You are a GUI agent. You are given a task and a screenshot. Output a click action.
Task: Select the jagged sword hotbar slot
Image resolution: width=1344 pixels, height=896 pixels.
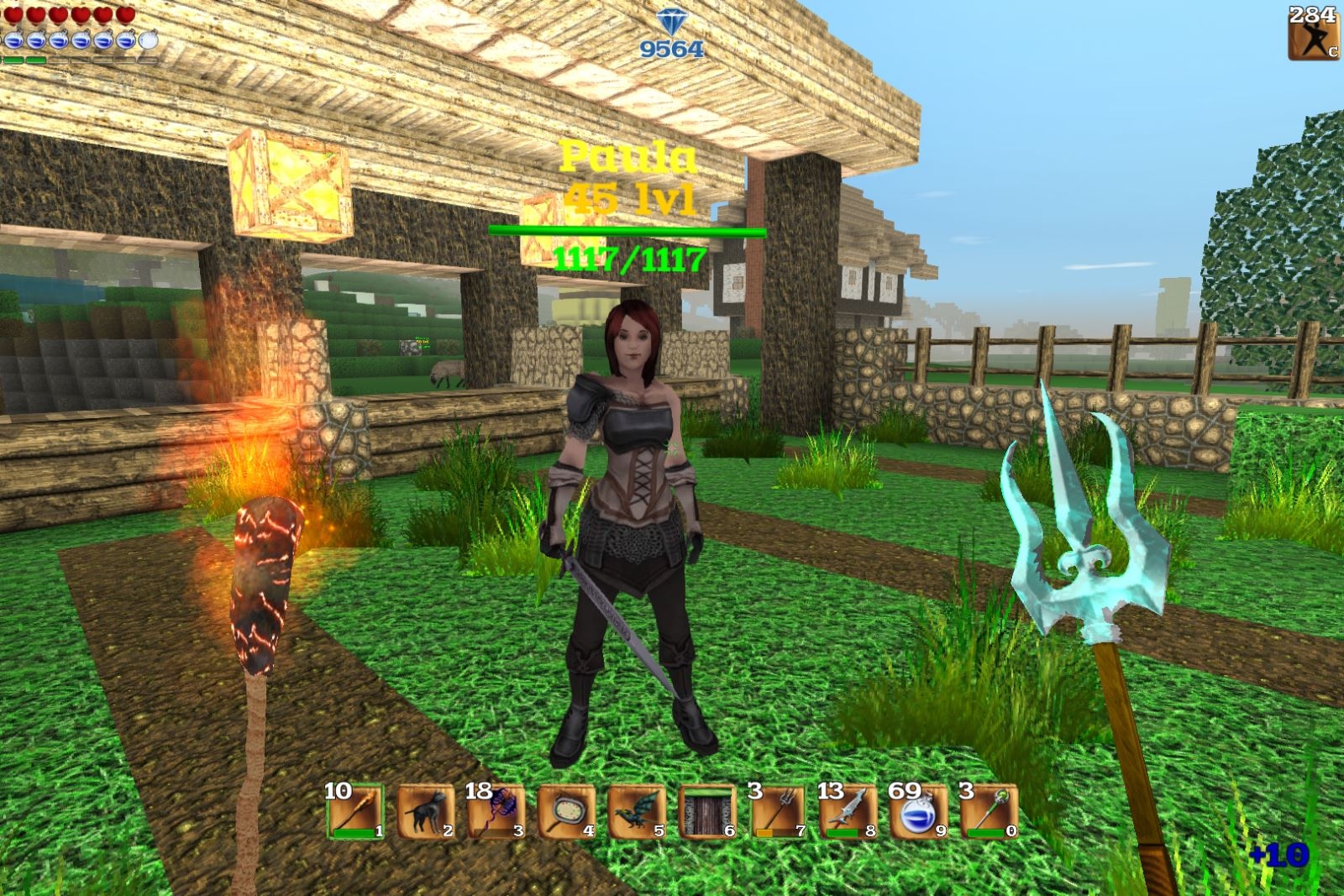848,812
